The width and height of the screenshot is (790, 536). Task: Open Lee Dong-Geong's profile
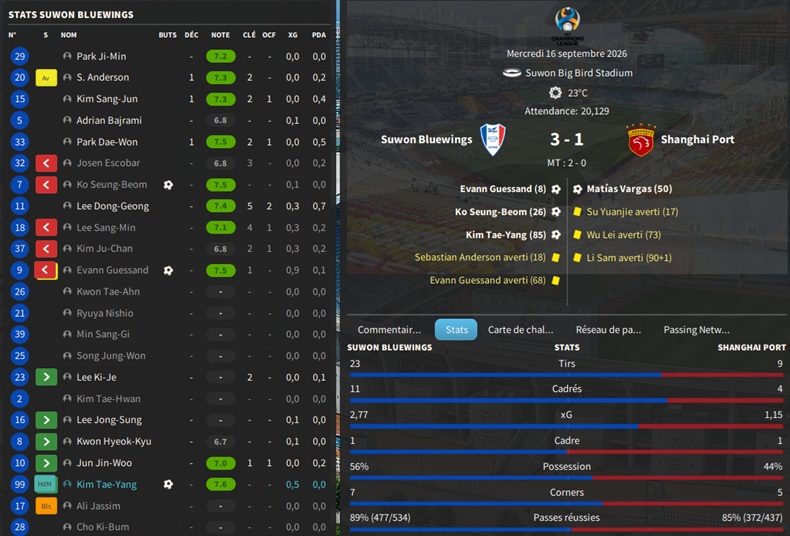pyautogui.click(x=112, y=206)
